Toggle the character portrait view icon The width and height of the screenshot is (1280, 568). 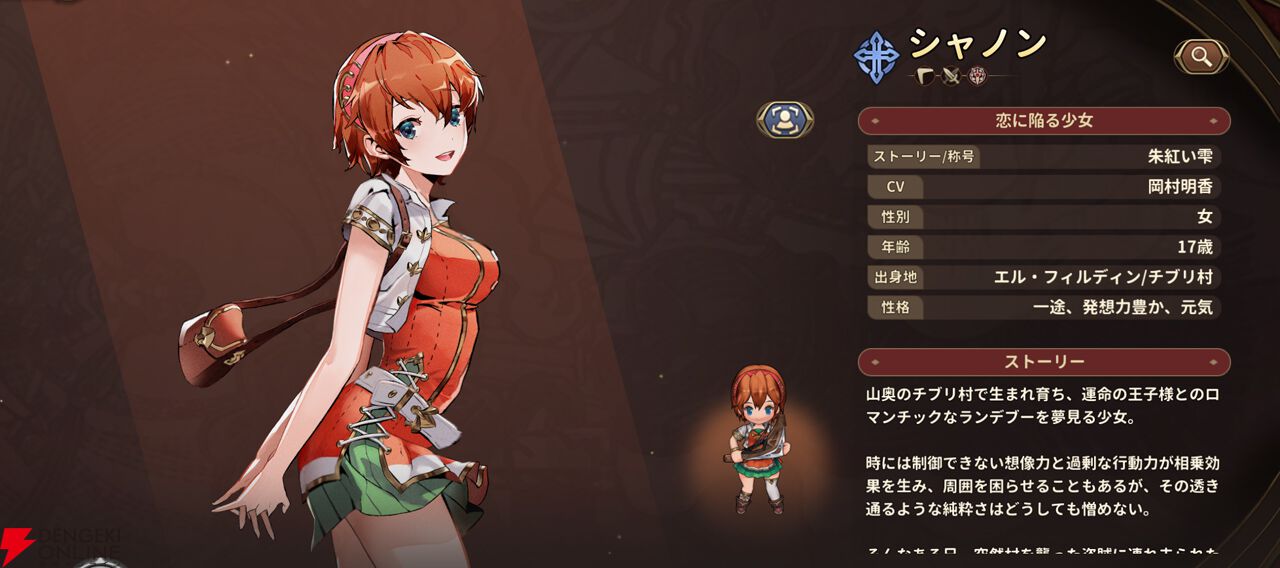(784, 120)
